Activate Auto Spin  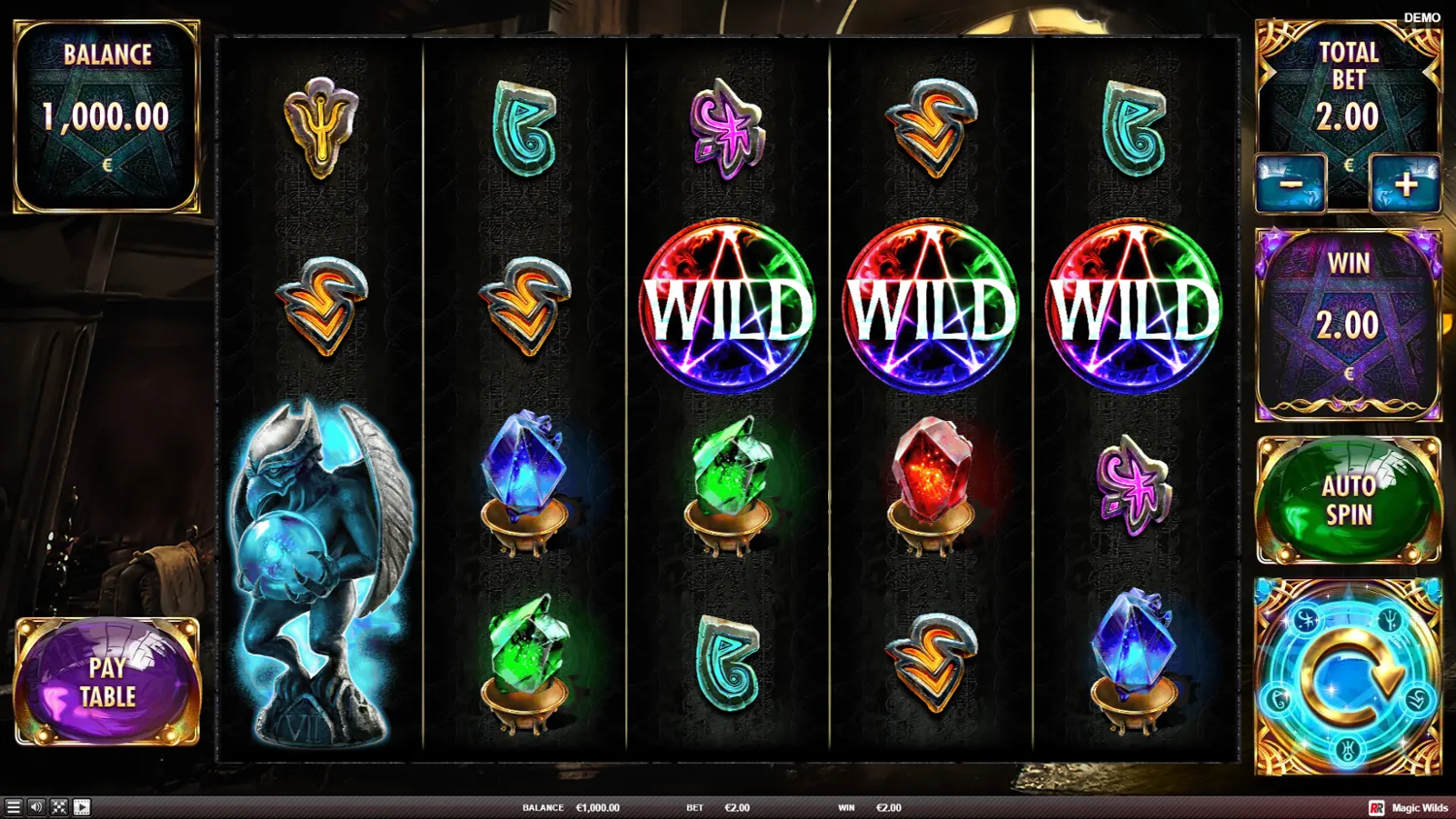click(x=1348, y=501)
